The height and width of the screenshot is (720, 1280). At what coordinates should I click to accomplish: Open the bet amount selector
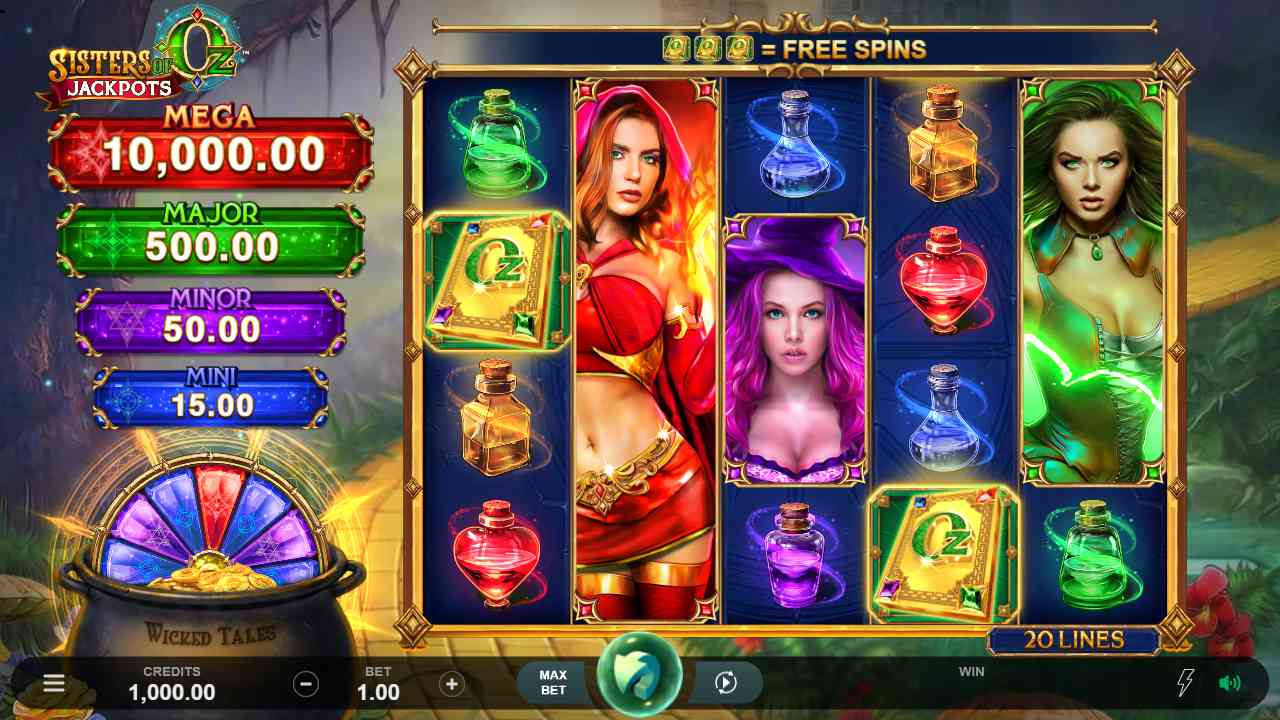pos(379,683)
